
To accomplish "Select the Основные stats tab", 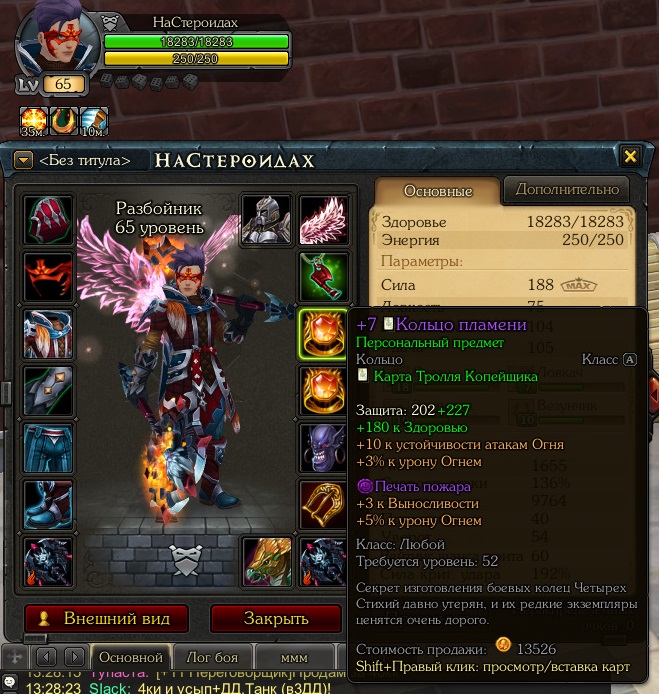I will click(x=437, y=190).
